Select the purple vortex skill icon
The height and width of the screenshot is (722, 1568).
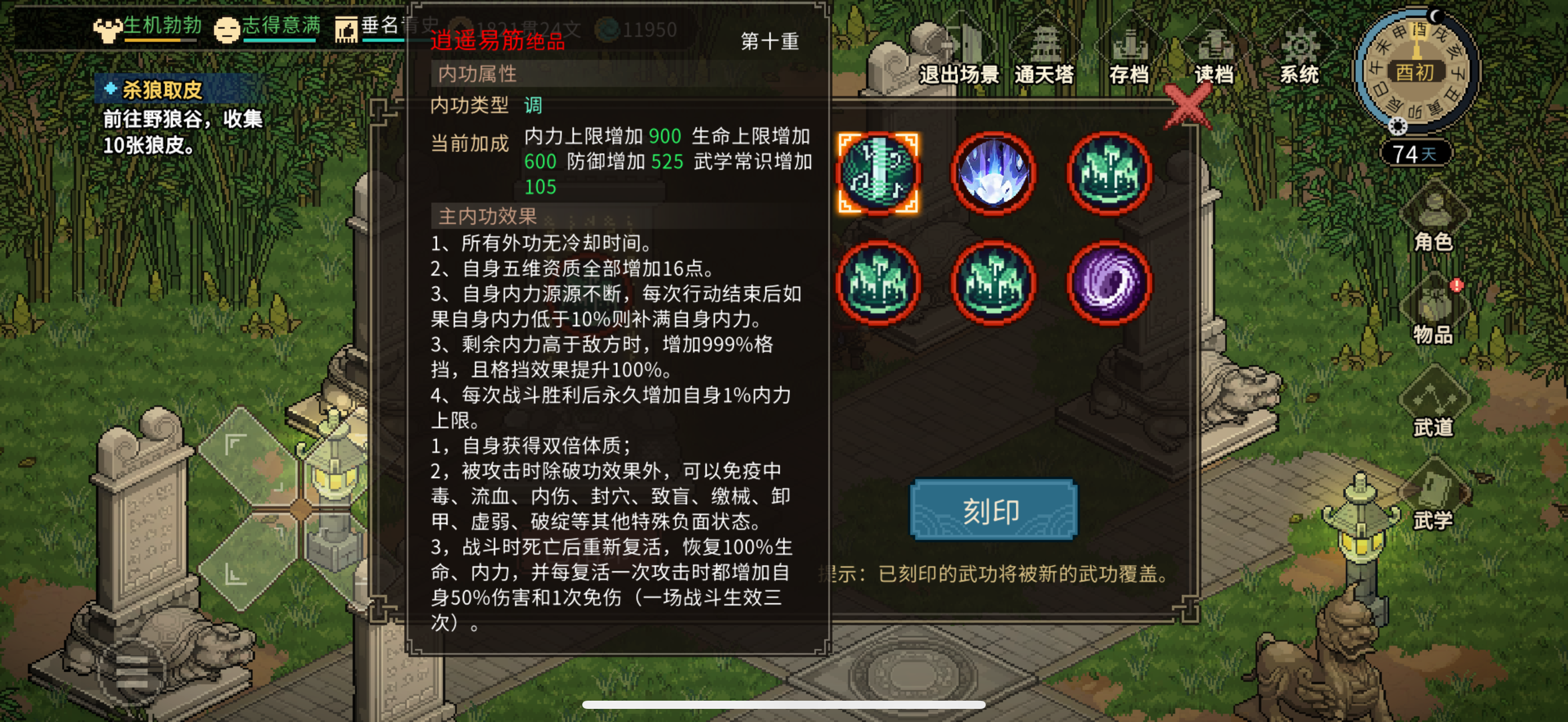(x=1109, y=284)
